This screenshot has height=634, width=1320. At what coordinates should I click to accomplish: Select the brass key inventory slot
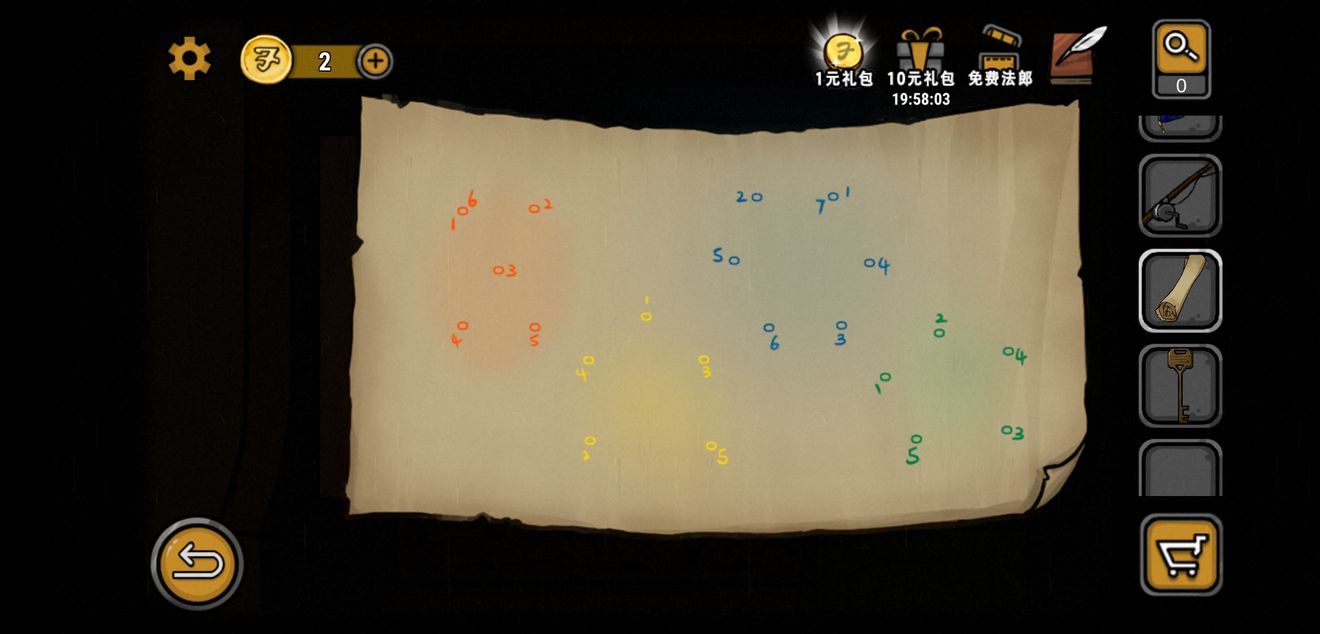click(1180, 385)
